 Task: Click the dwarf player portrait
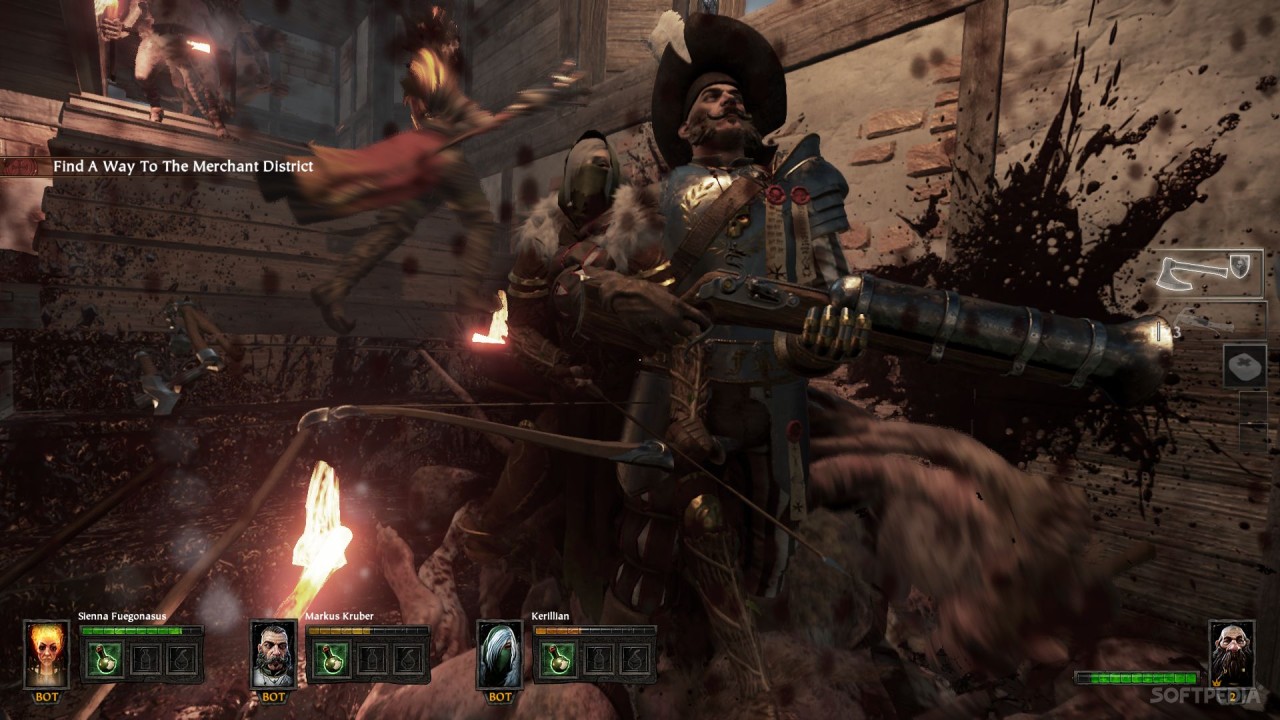(1231, 654)
